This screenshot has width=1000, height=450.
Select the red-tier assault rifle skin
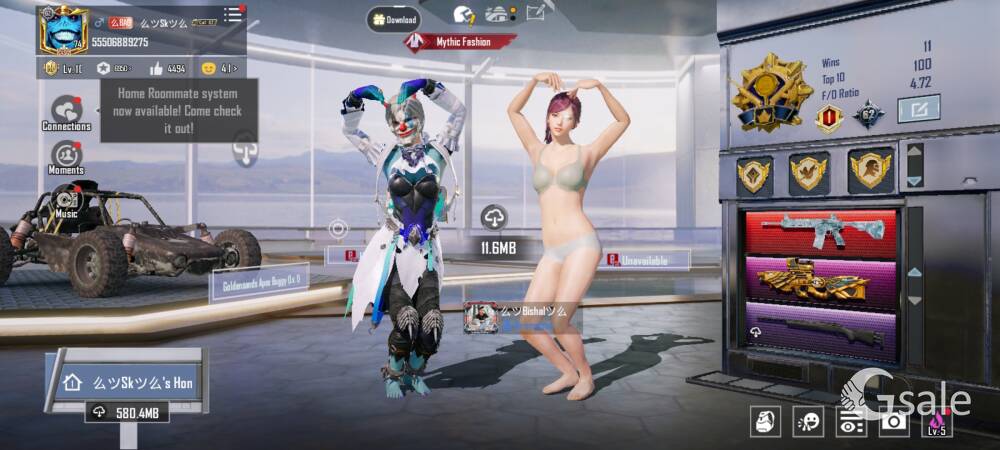pos(821,231)
